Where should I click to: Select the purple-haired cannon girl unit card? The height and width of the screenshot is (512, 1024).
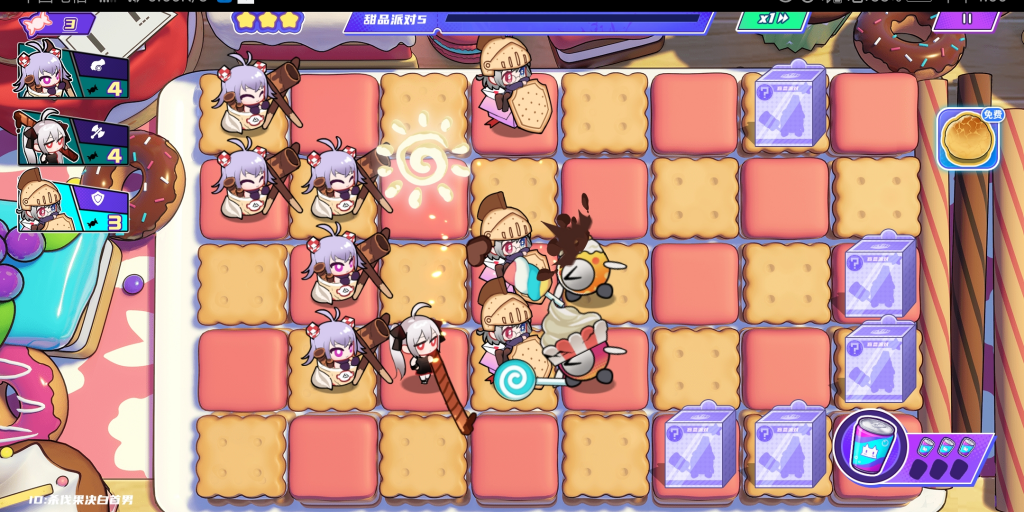point(72,71)
